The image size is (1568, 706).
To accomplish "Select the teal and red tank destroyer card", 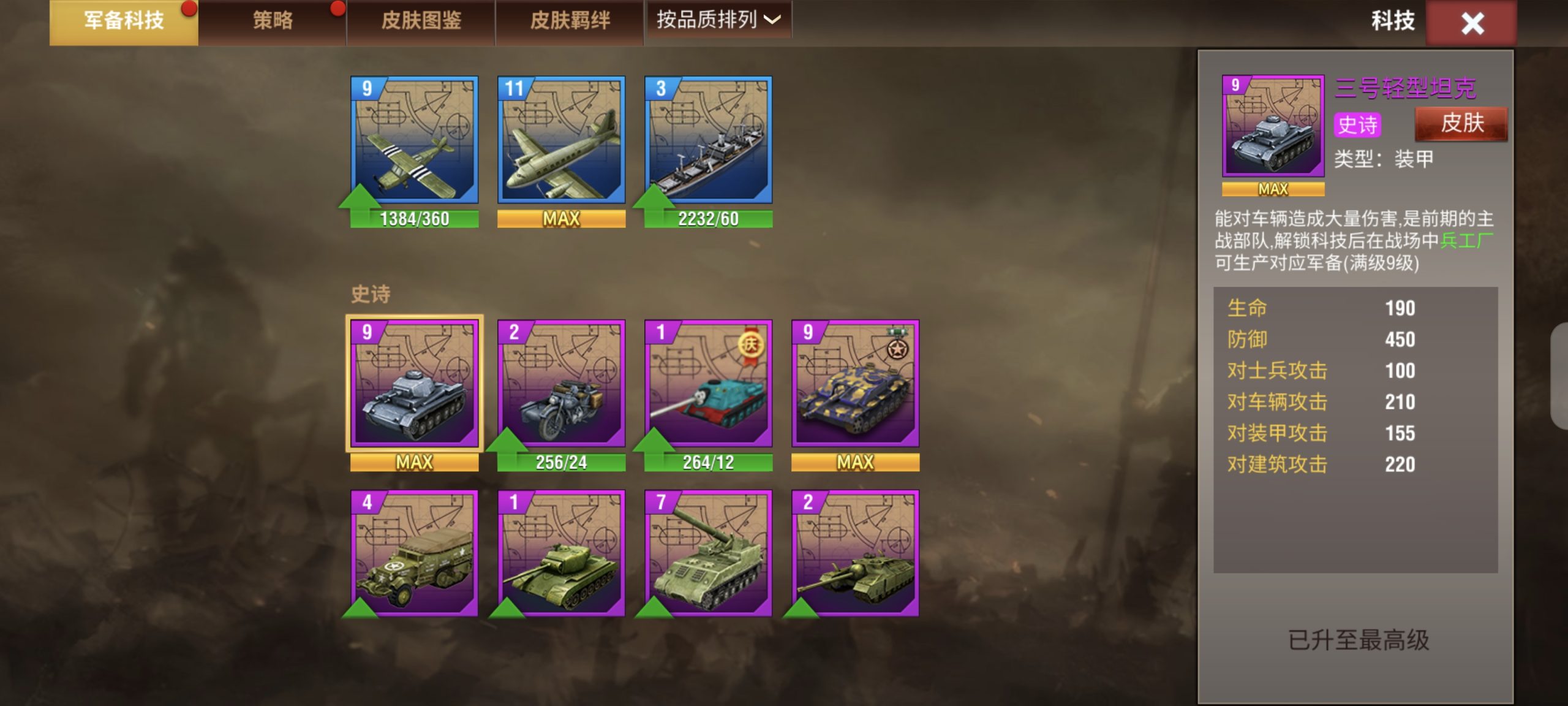I will click(x=709, y=383).
